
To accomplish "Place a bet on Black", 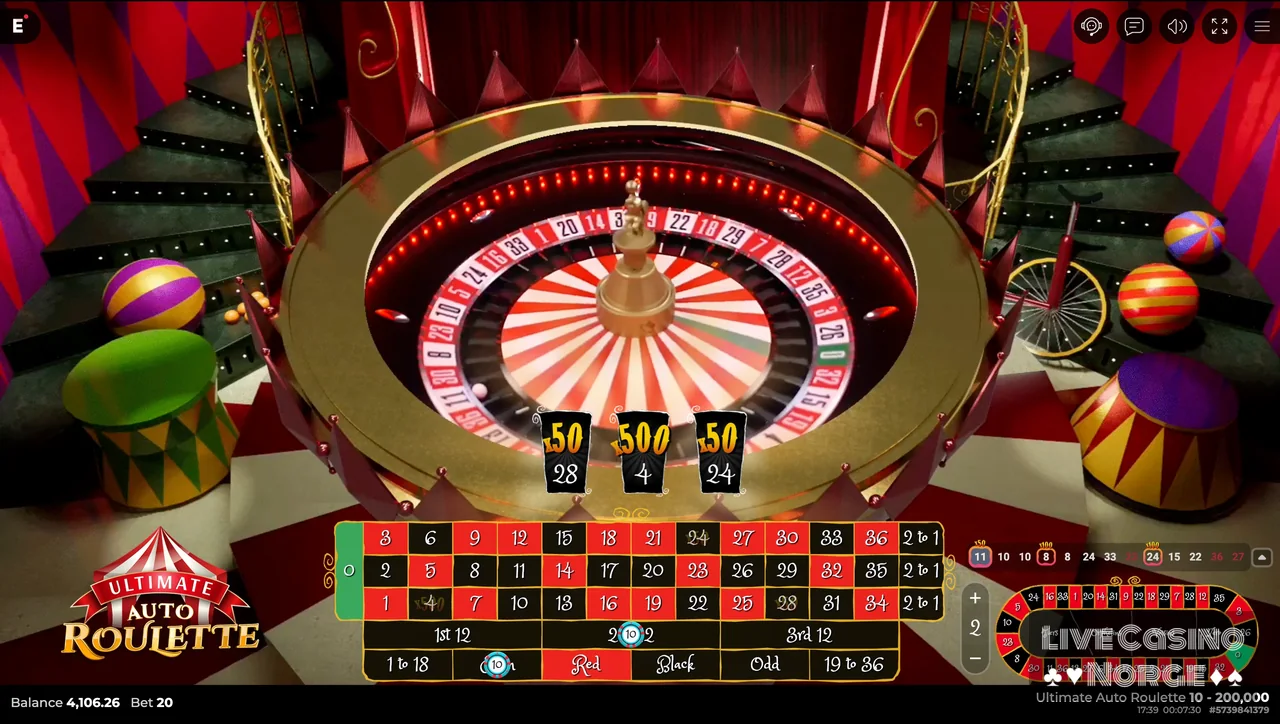I will pyautogui.click(x=674, y=664).
